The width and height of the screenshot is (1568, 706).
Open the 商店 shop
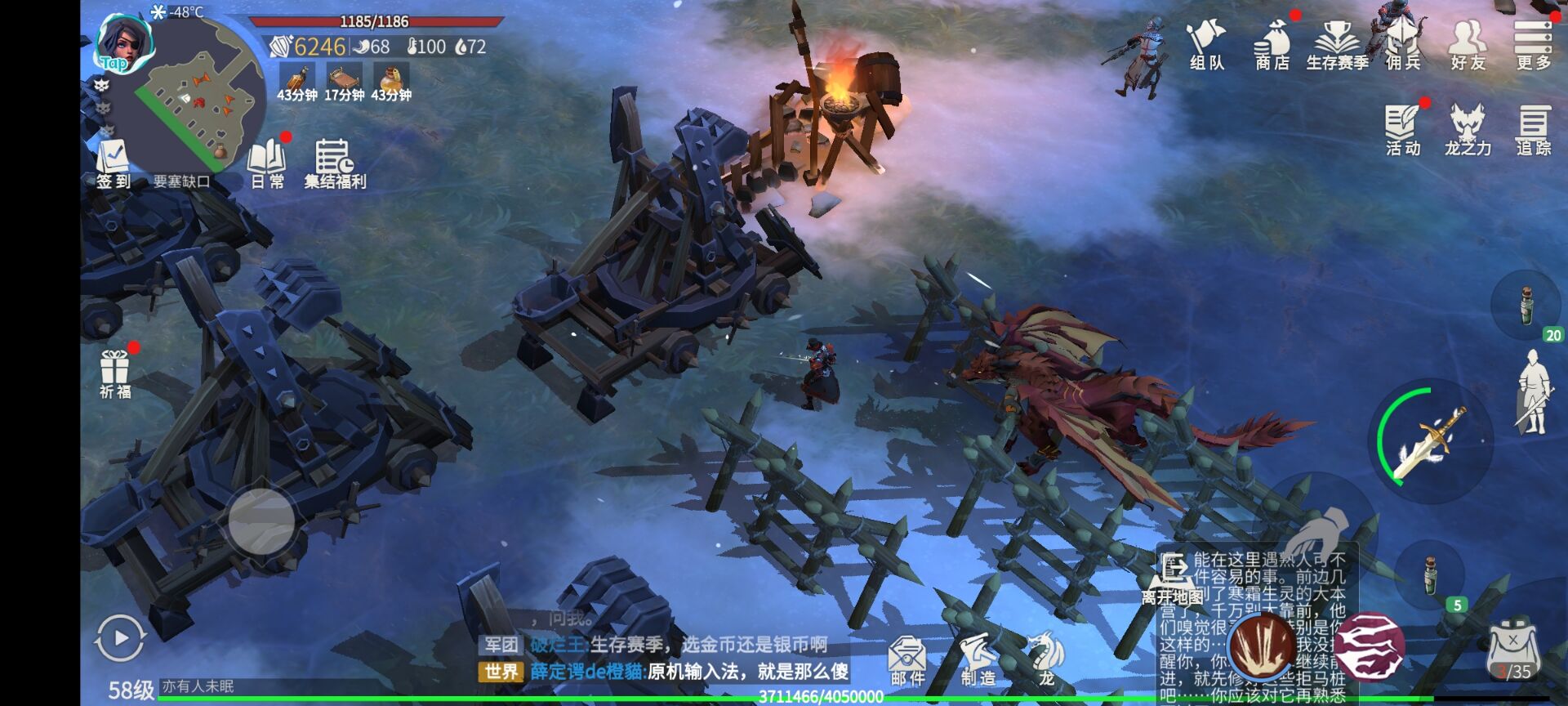[1272, 45]
